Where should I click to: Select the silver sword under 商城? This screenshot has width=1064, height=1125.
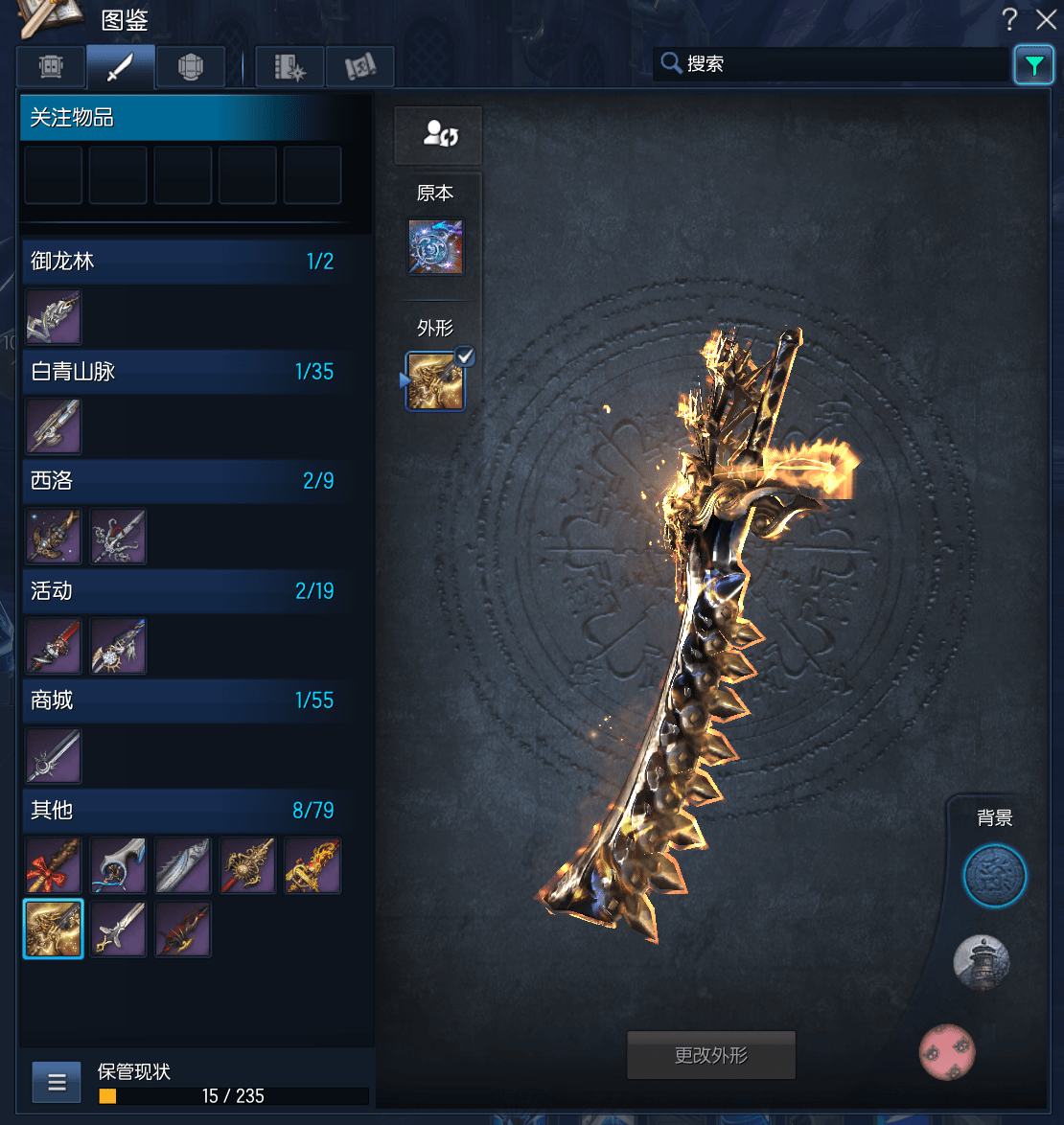click(54, 756)
